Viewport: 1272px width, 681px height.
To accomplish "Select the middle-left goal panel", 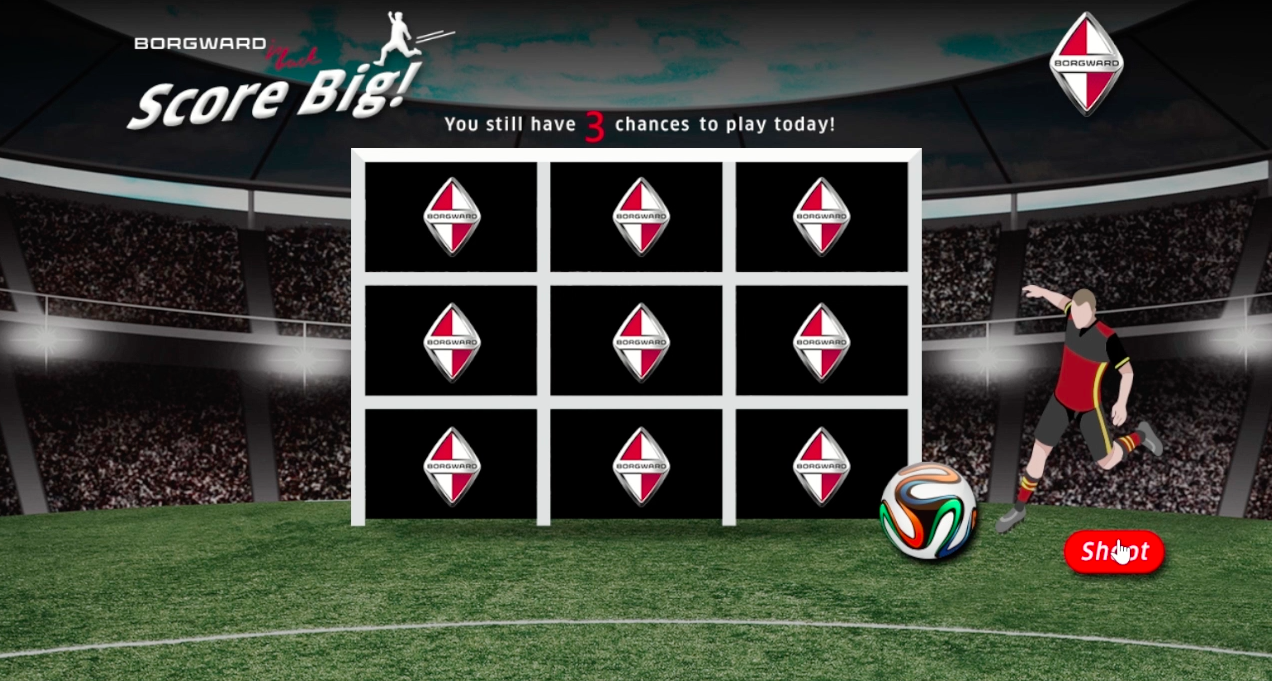I will pyautogui.click(x=451, y=341).
